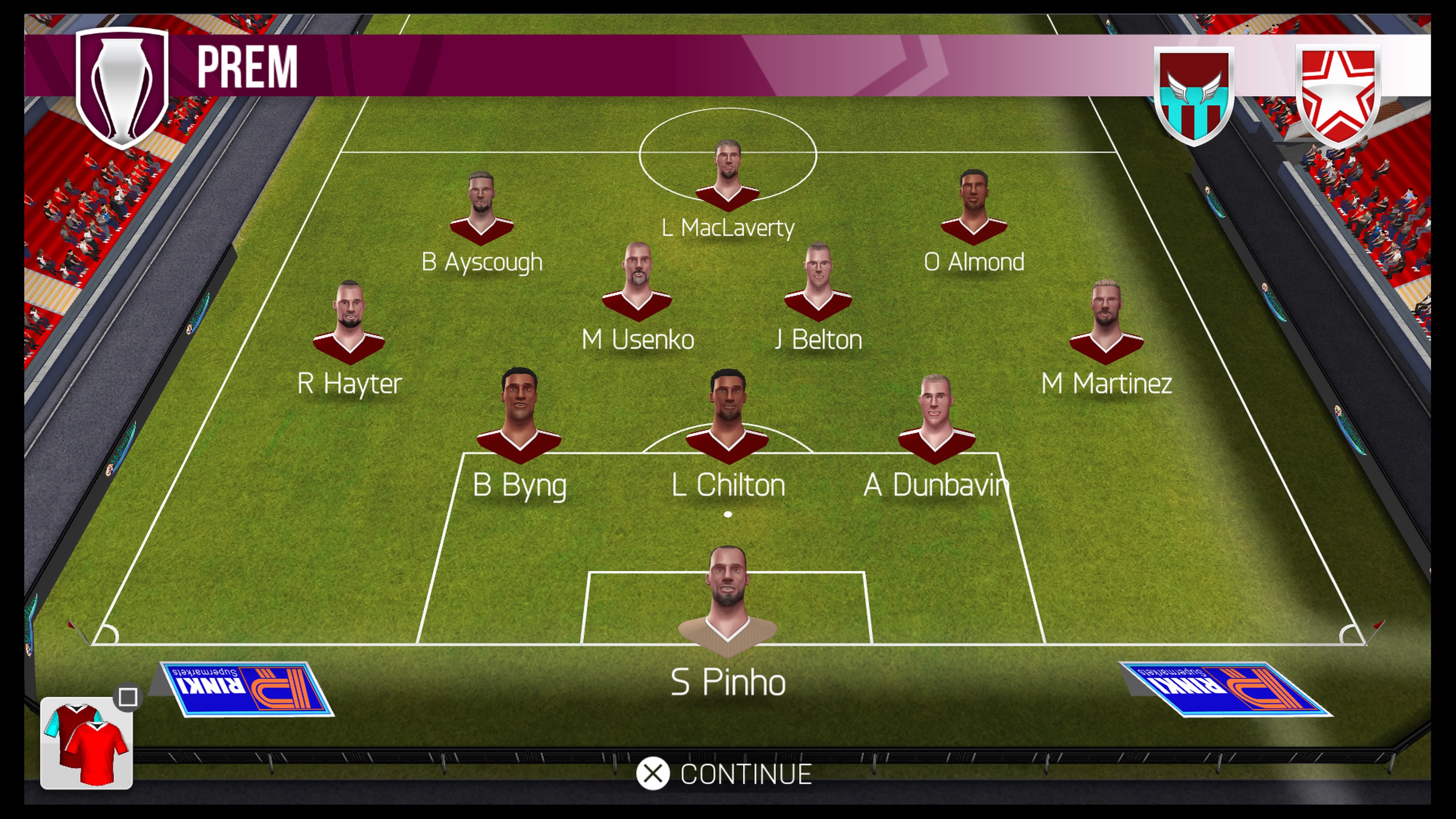Screen dimensions: 1456x819
Task: Select the maroon winged team crest
Action: (1194, 95)
